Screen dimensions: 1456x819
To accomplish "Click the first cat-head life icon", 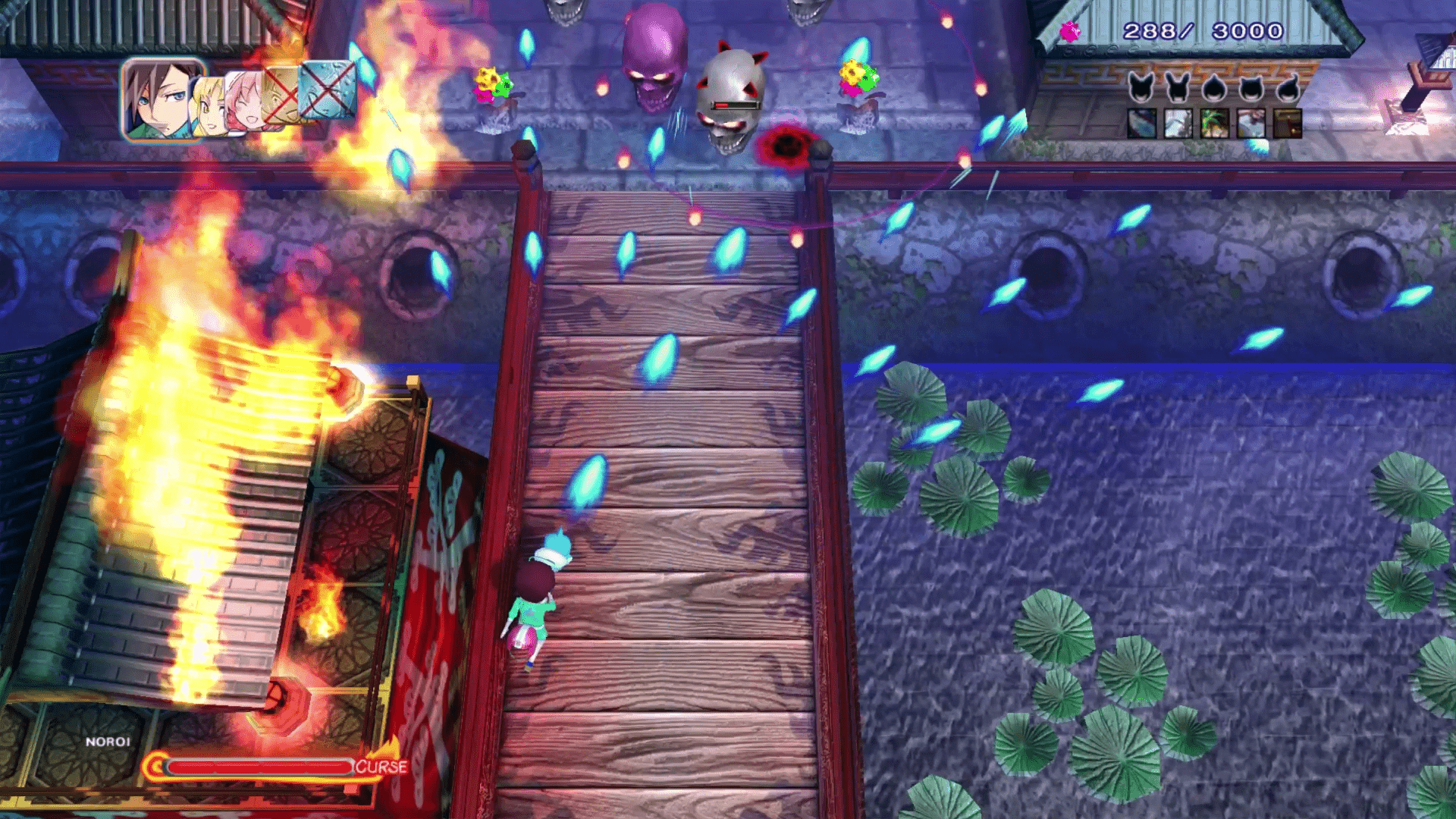I will (1141, 86).
